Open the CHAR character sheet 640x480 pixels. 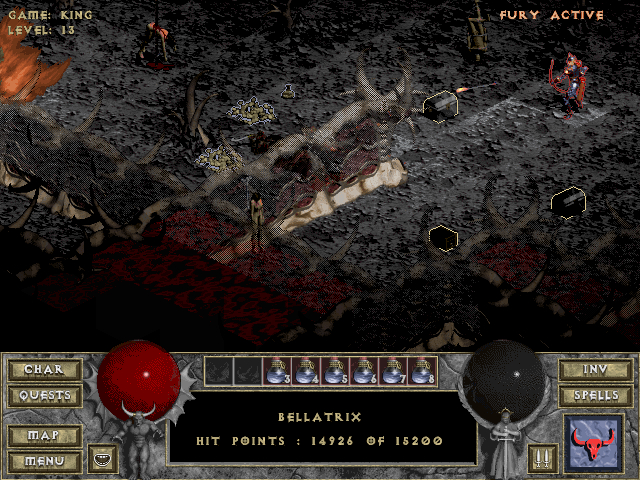pos(44,370)
